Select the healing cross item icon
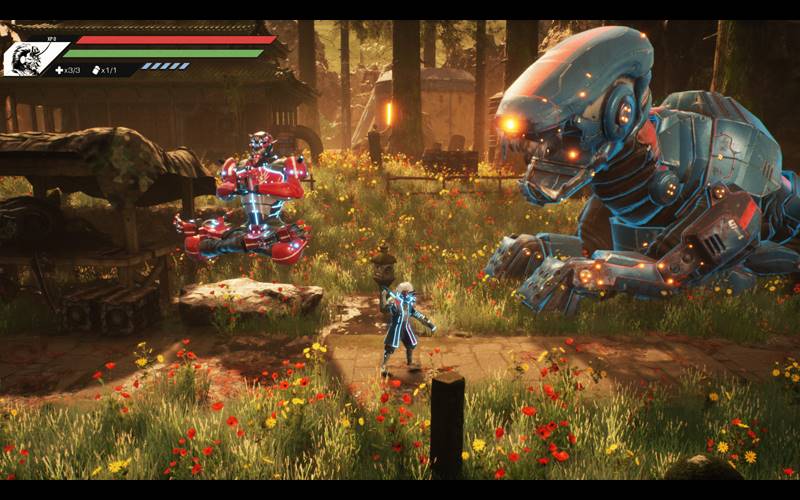800x500 pixels. [59, 70]
